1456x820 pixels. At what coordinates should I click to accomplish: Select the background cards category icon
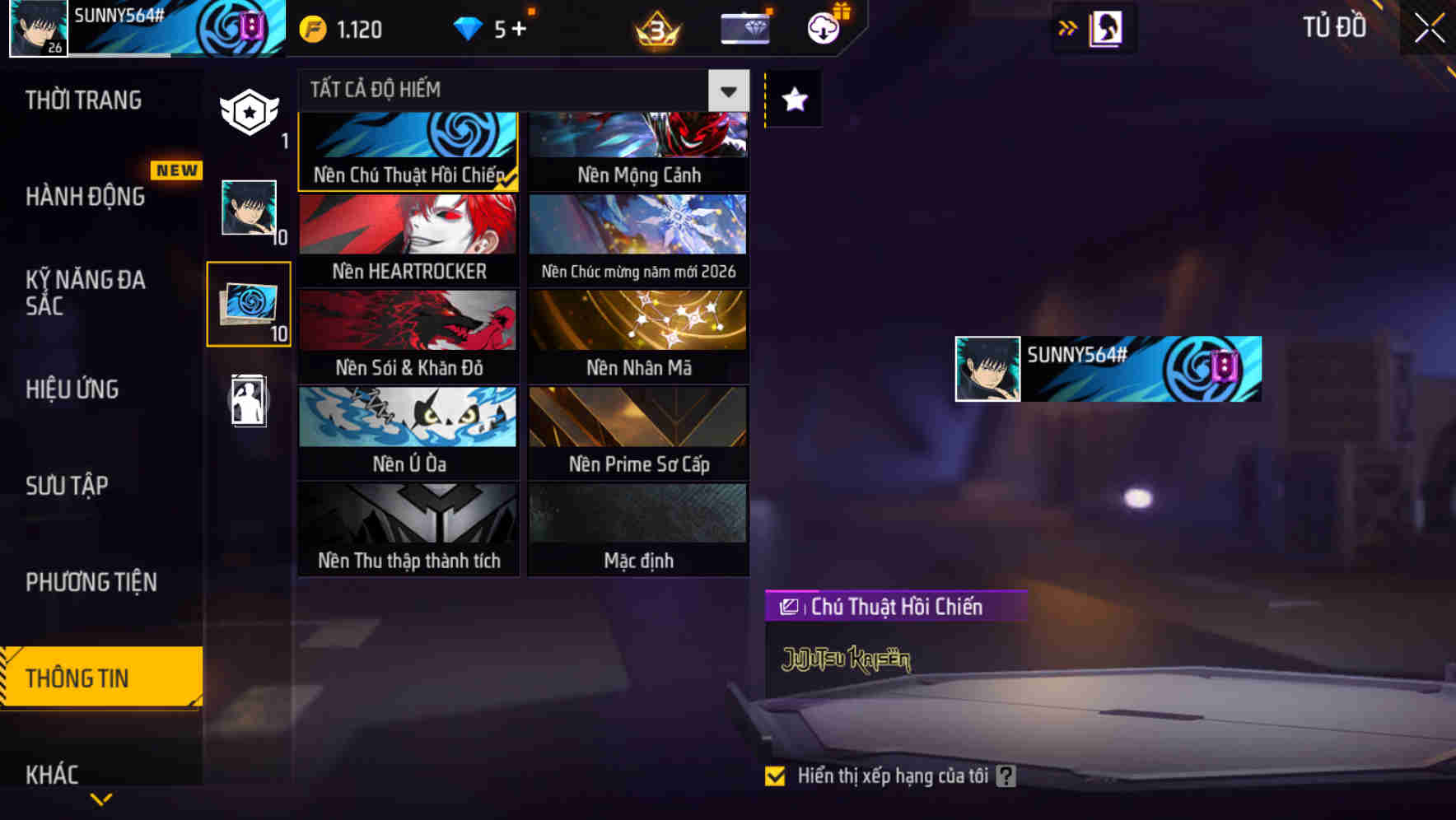click(249, 305)
